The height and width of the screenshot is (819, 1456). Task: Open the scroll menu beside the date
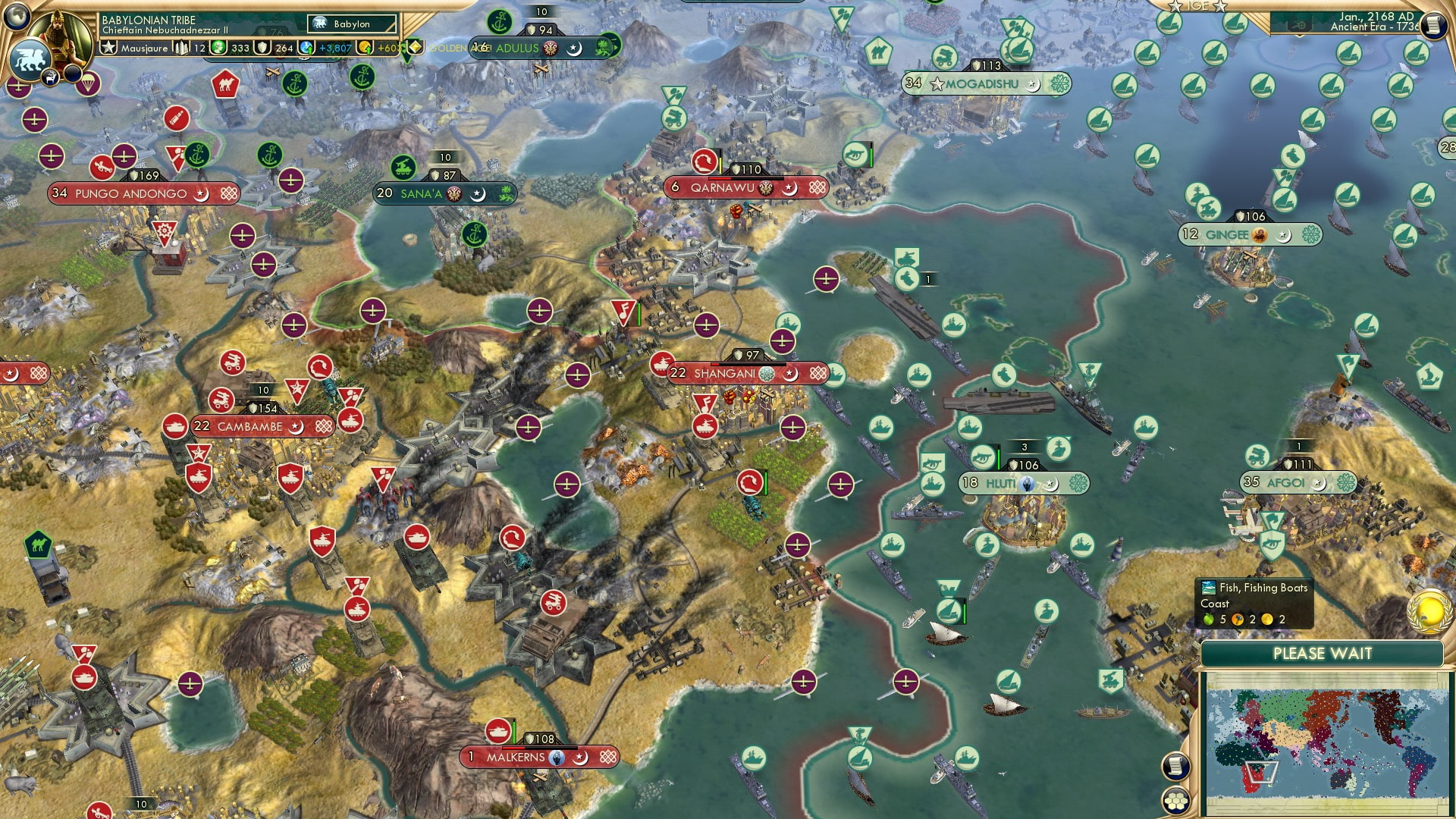(x=1432, y=25)
